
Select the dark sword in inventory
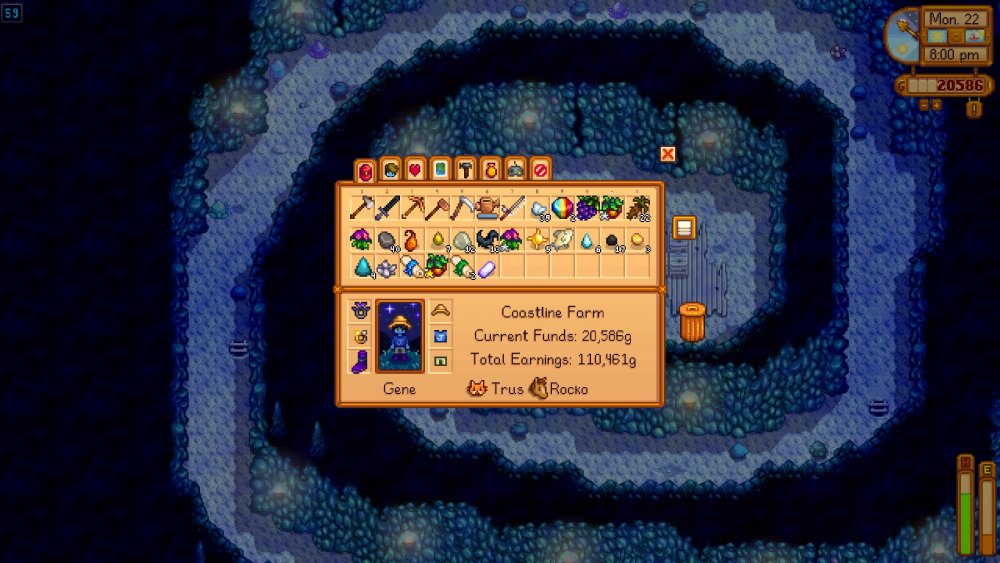387,208
